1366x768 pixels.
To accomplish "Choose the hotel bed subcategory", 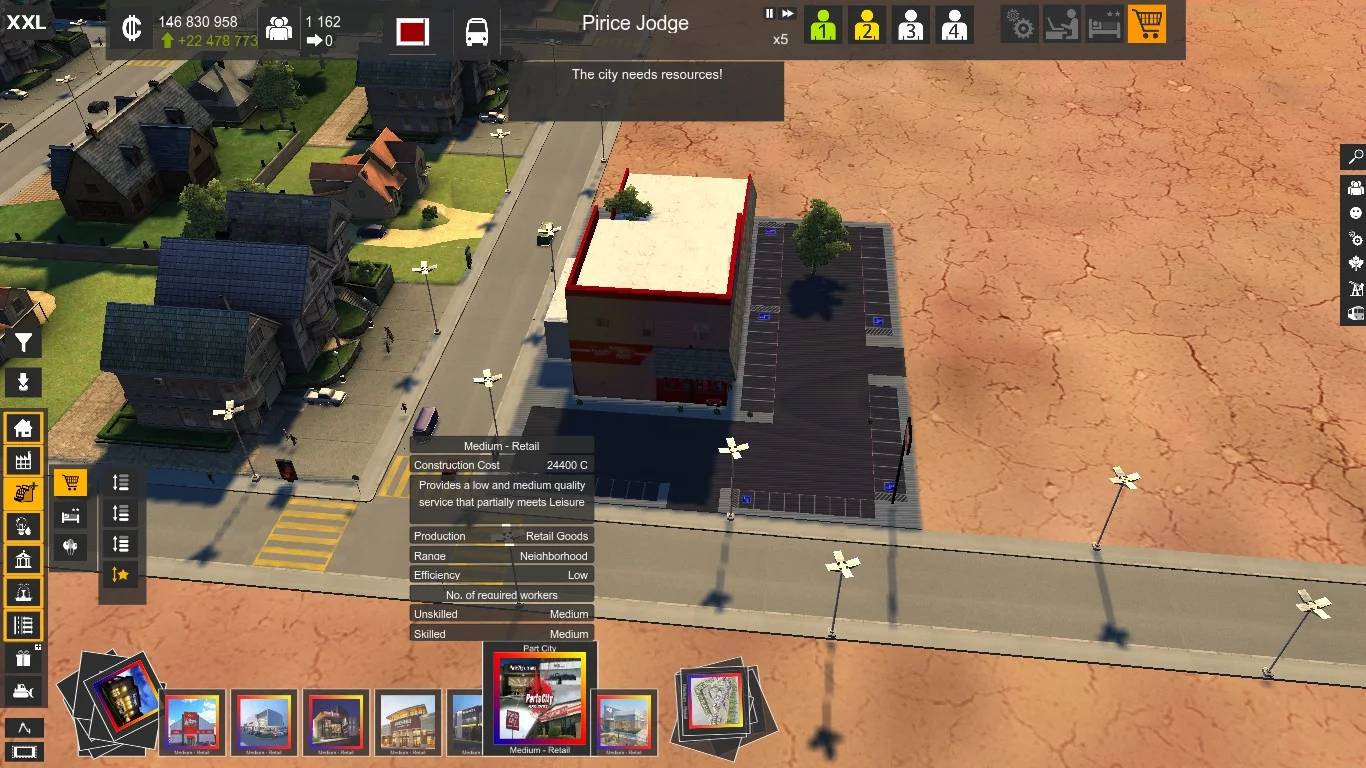I will pos(70,516).
